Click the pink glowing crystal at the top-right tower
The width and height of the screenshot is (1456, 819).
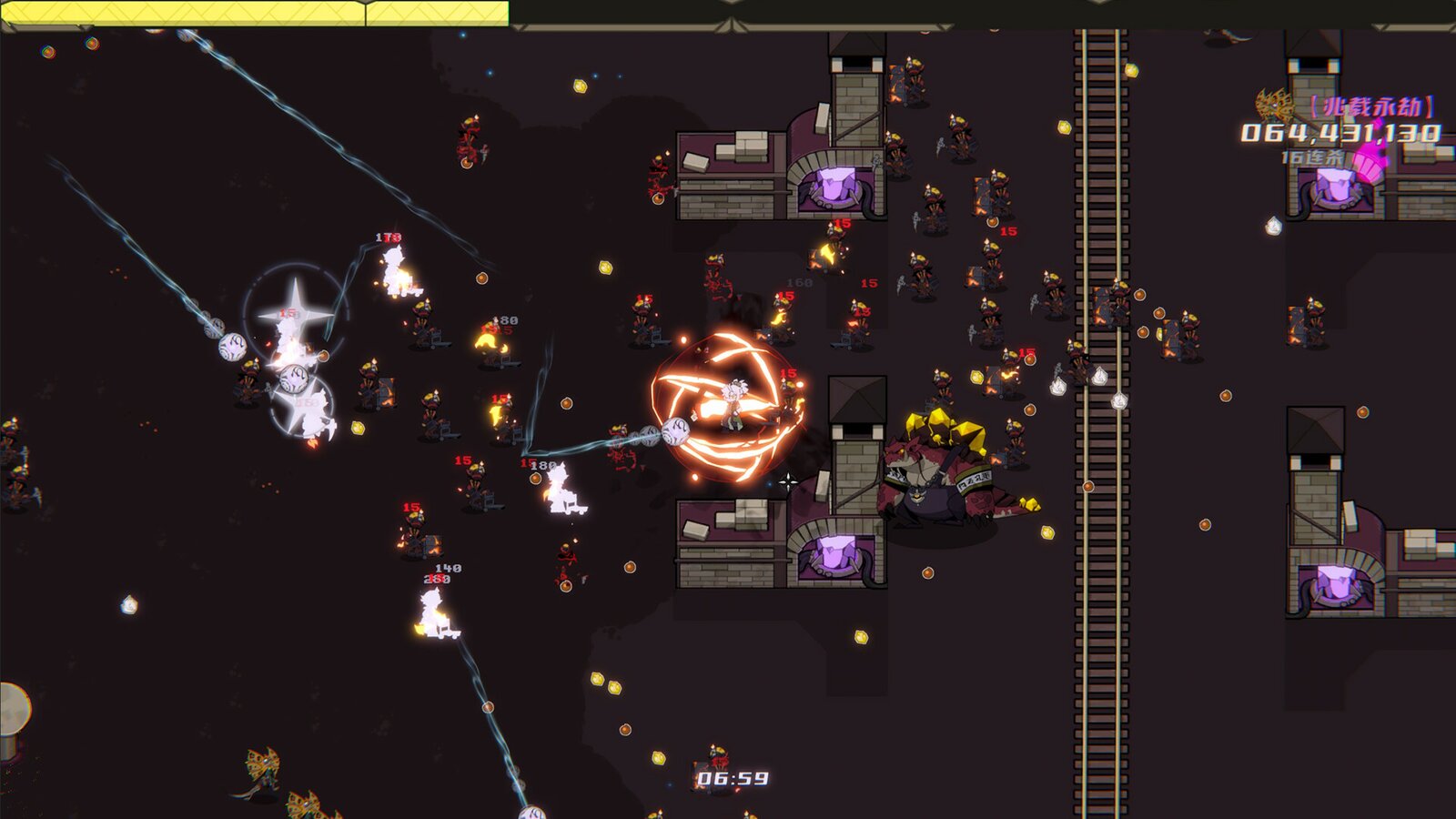1368,168
